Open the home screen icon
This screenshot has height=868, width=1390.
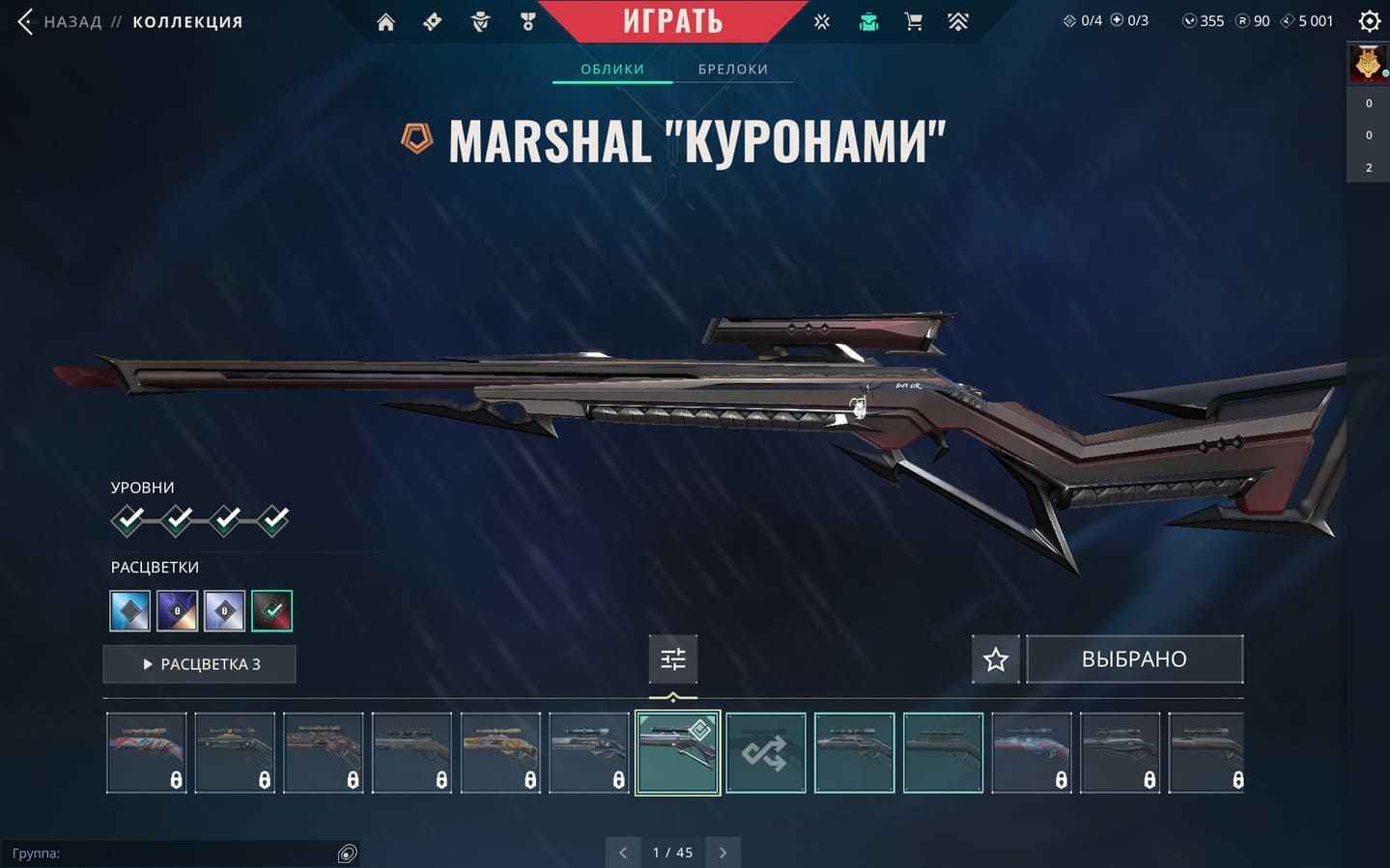(x=385, y=21)
